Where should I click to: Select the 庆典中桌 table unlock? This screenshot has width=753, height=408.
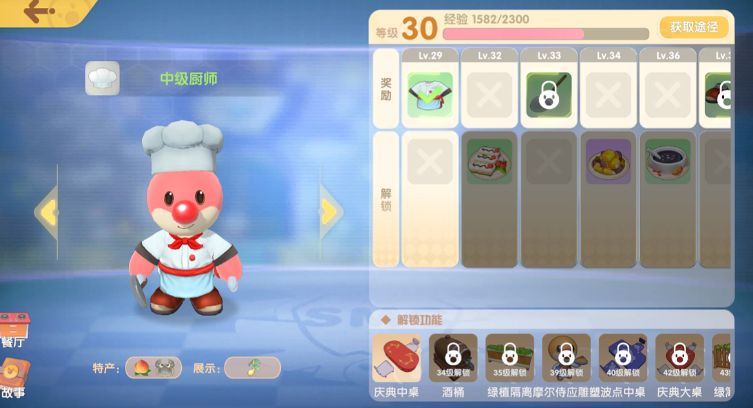click(x=396, y=358)
